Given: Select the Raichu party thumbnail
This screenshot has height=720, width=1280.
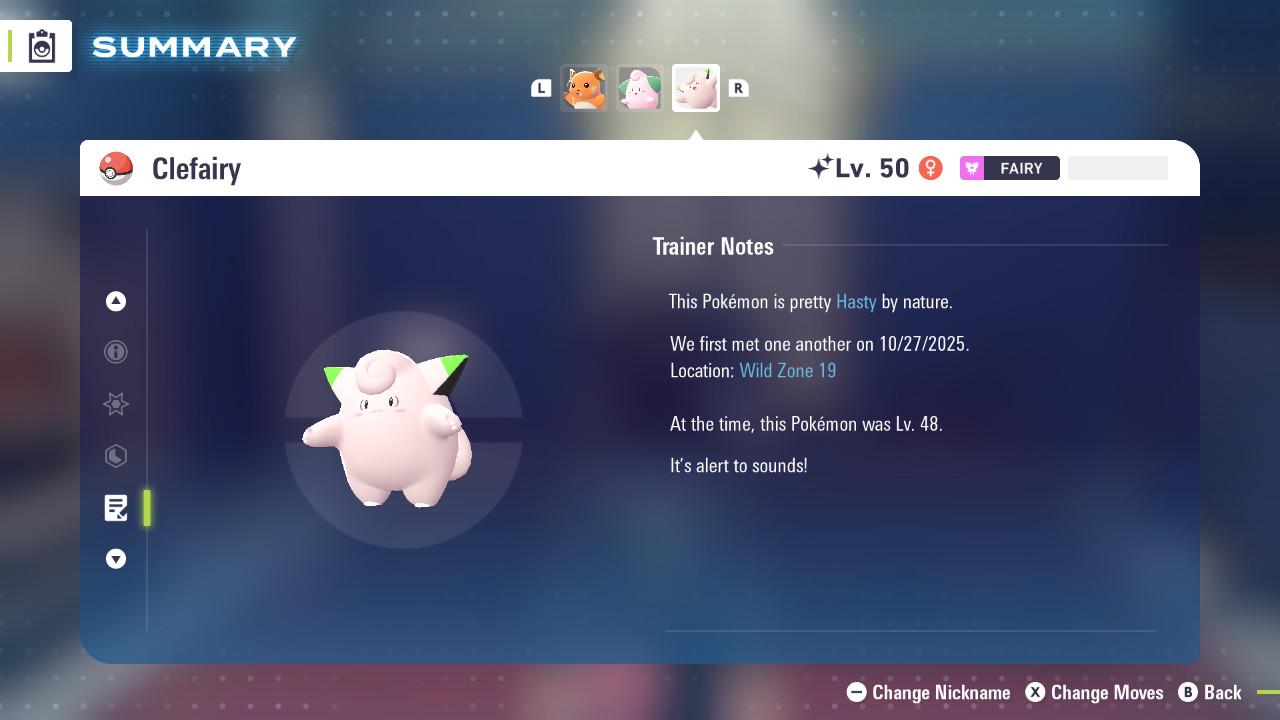Looking at the screenshot, I should pyautogui.click(x=584, y=88).
